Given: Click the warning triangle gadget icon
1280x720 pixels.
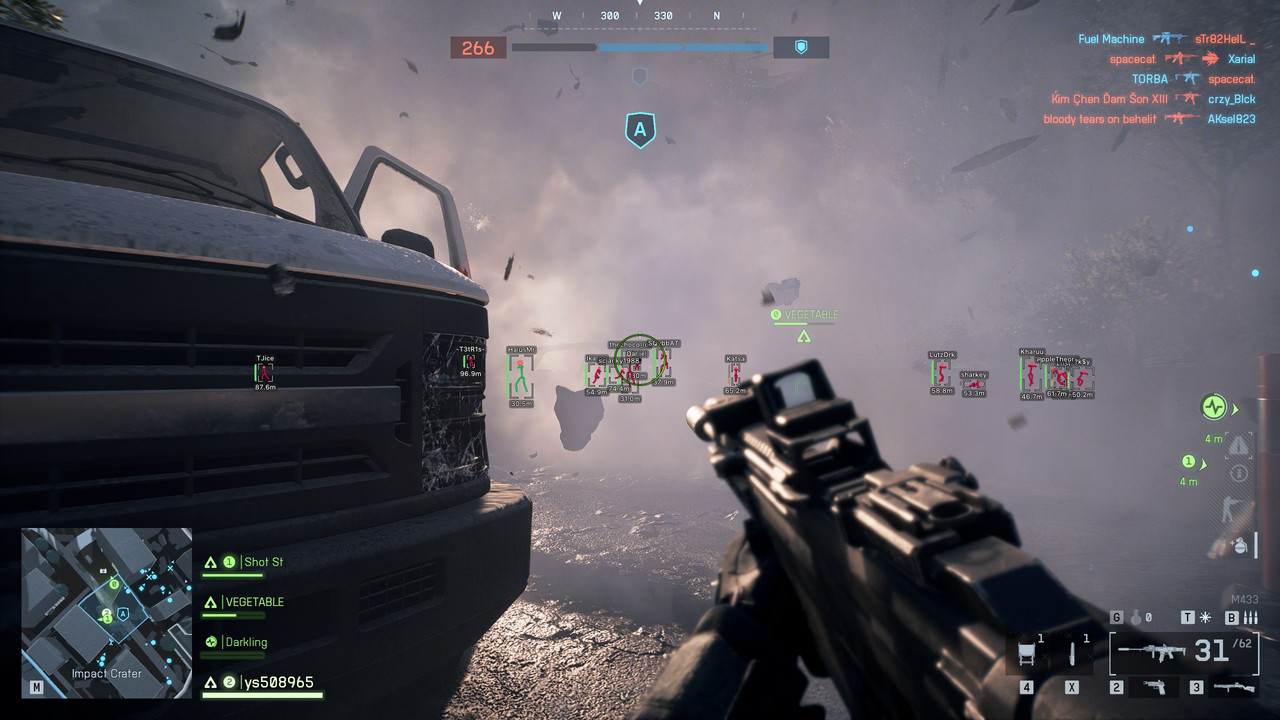Looking at the screenshot, I should pyautogui.click(x=1238, y=444).
